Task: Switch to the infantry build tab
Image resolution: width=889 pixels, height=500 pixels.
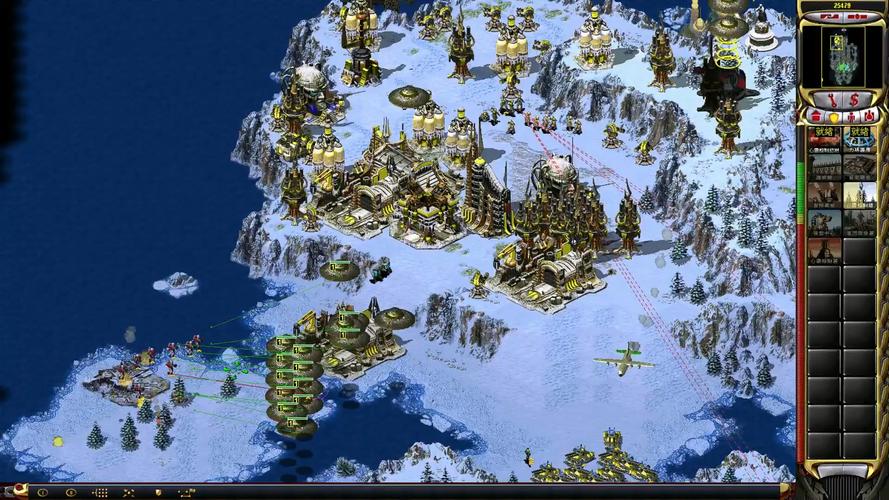Action: click(850, 118)
